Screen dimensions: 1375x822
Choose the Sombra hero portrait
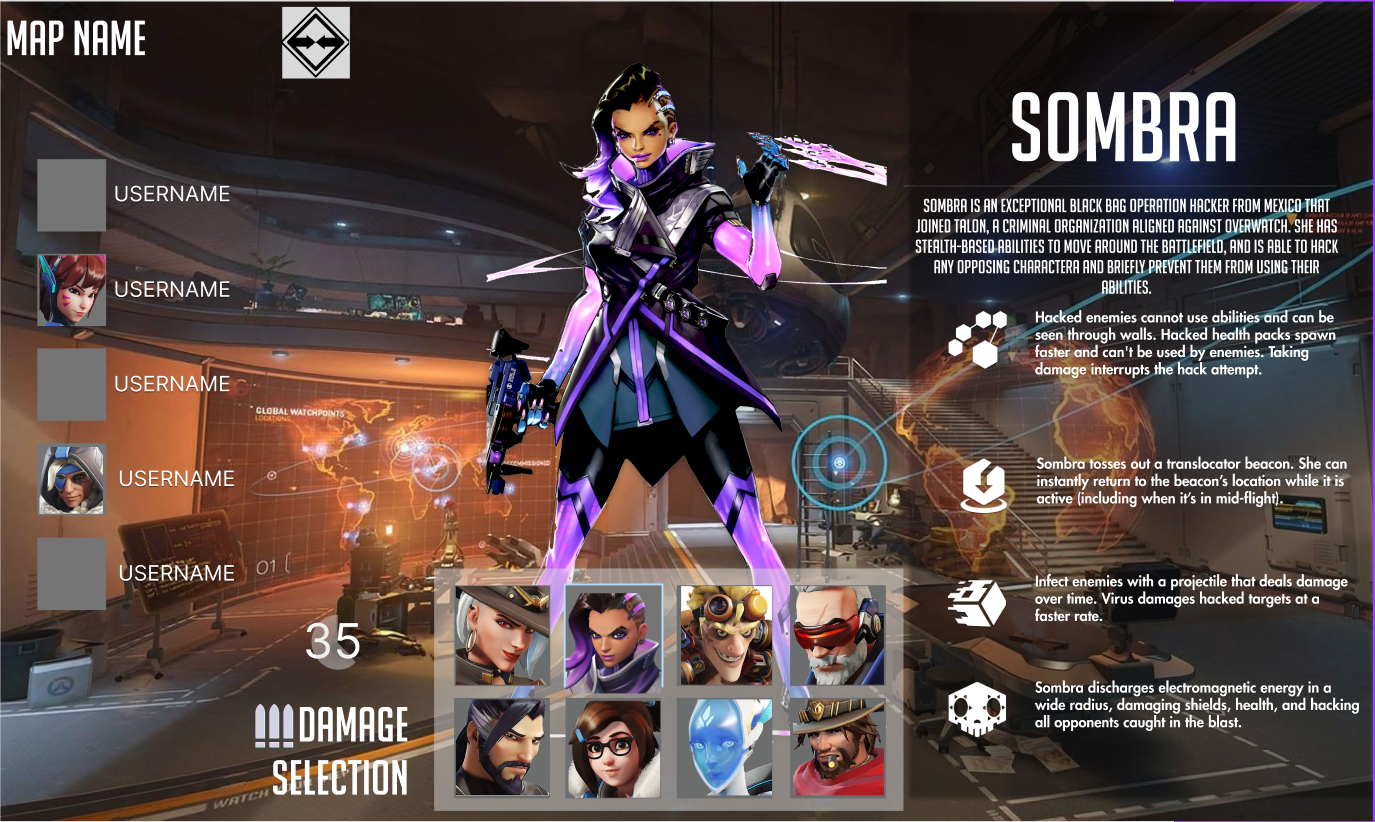[614, 636]
